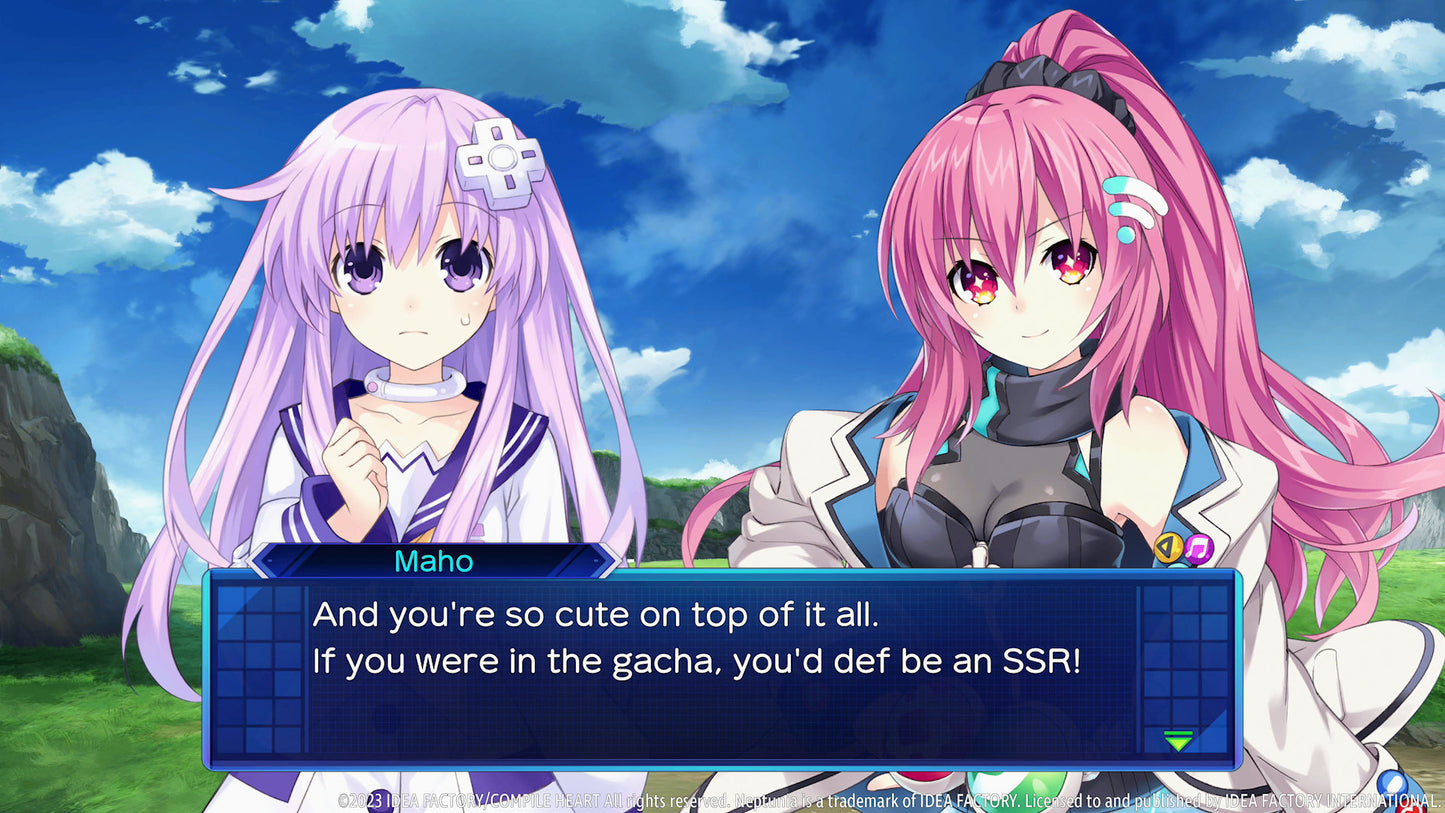Click the ©2023 IDEA FACTORY copyright notice
The height and width of the screenshot is (813, 1445).
pyautogui.click(x=400, y=801)
